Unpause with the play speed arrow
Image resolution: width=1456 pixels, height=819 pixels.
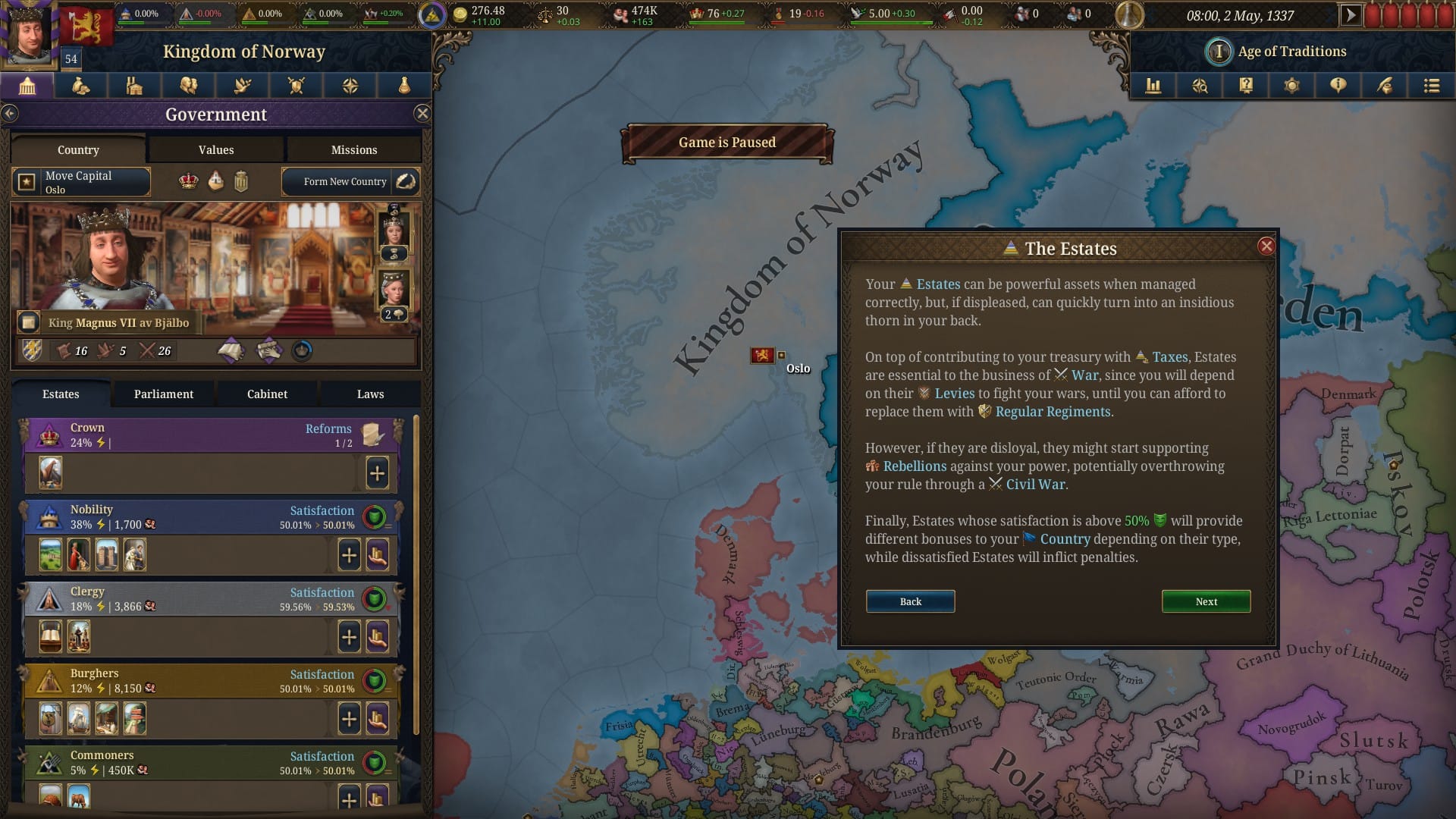tap(1350, 15)
